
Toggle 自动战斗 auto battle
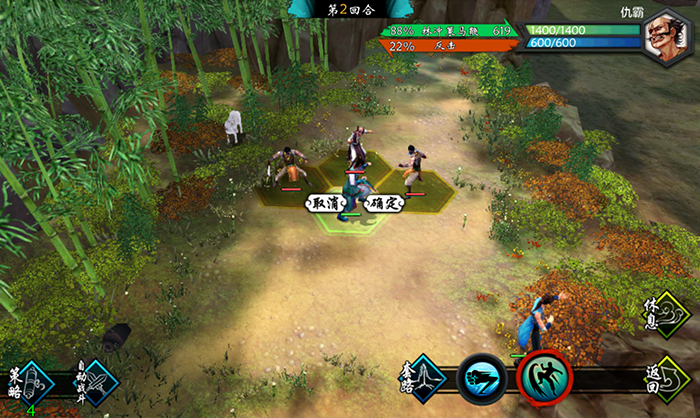coord(94,382)
